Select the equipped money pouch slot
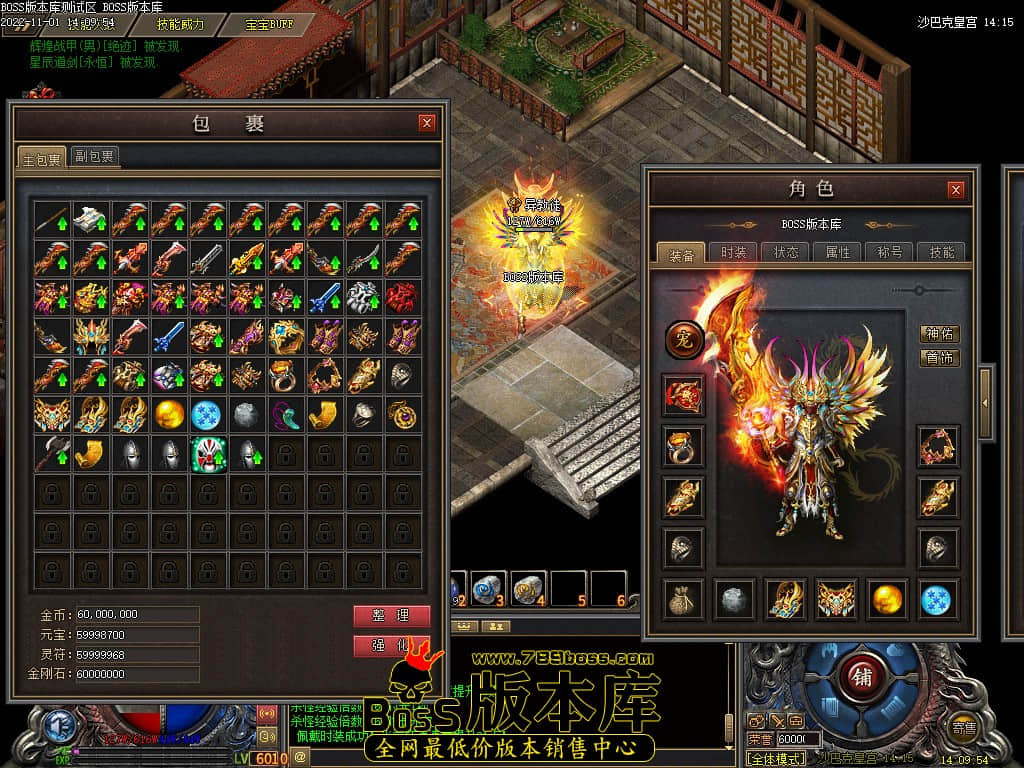This screenshot has height=768, width=1024. (x=685, y=598)
